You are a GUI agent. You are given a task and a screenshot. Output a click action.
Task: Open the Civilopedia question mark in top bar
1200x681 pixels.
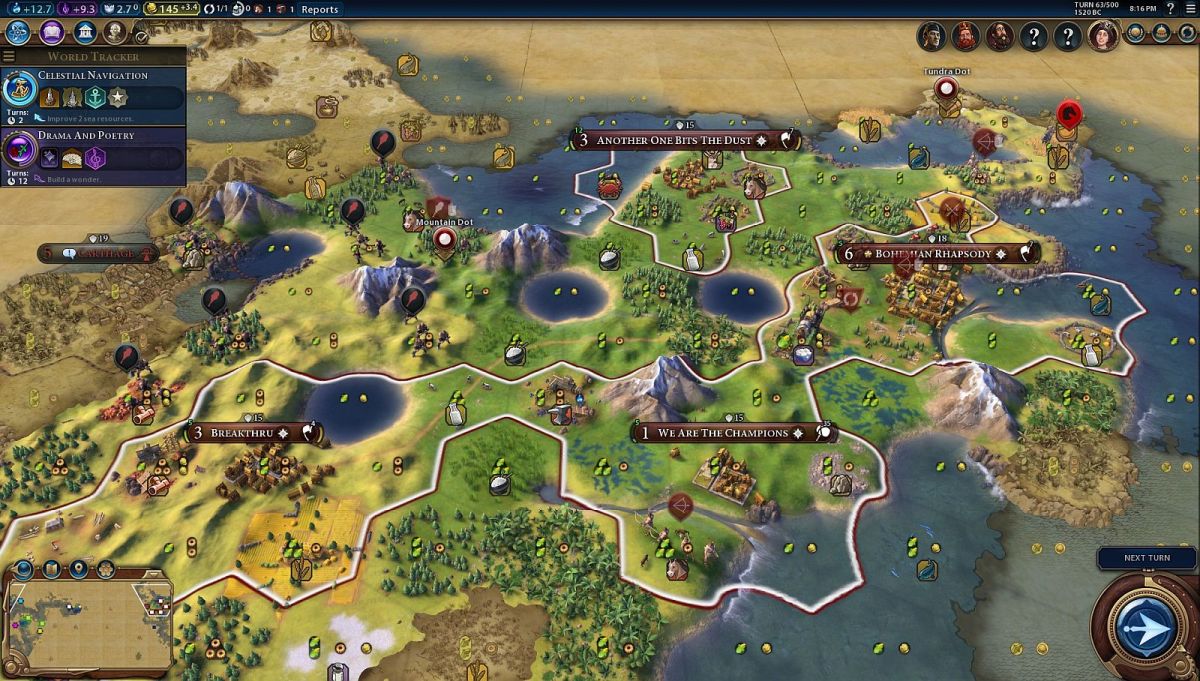click(1170, 9)
